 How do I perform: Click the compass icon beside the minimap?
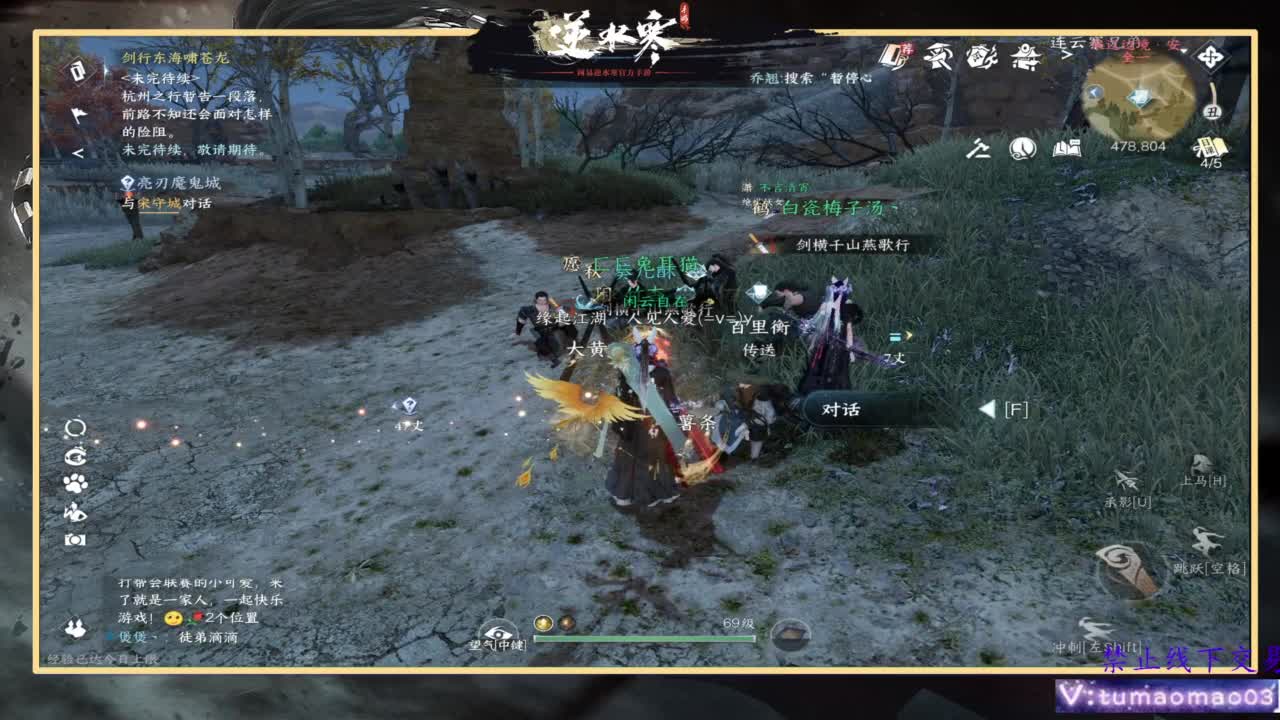(1210, 56)
